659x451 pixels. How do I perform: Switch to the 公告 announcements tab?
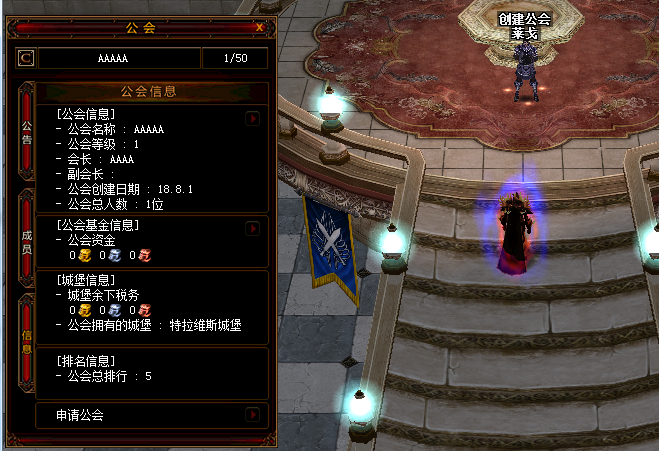coord(26,131)
